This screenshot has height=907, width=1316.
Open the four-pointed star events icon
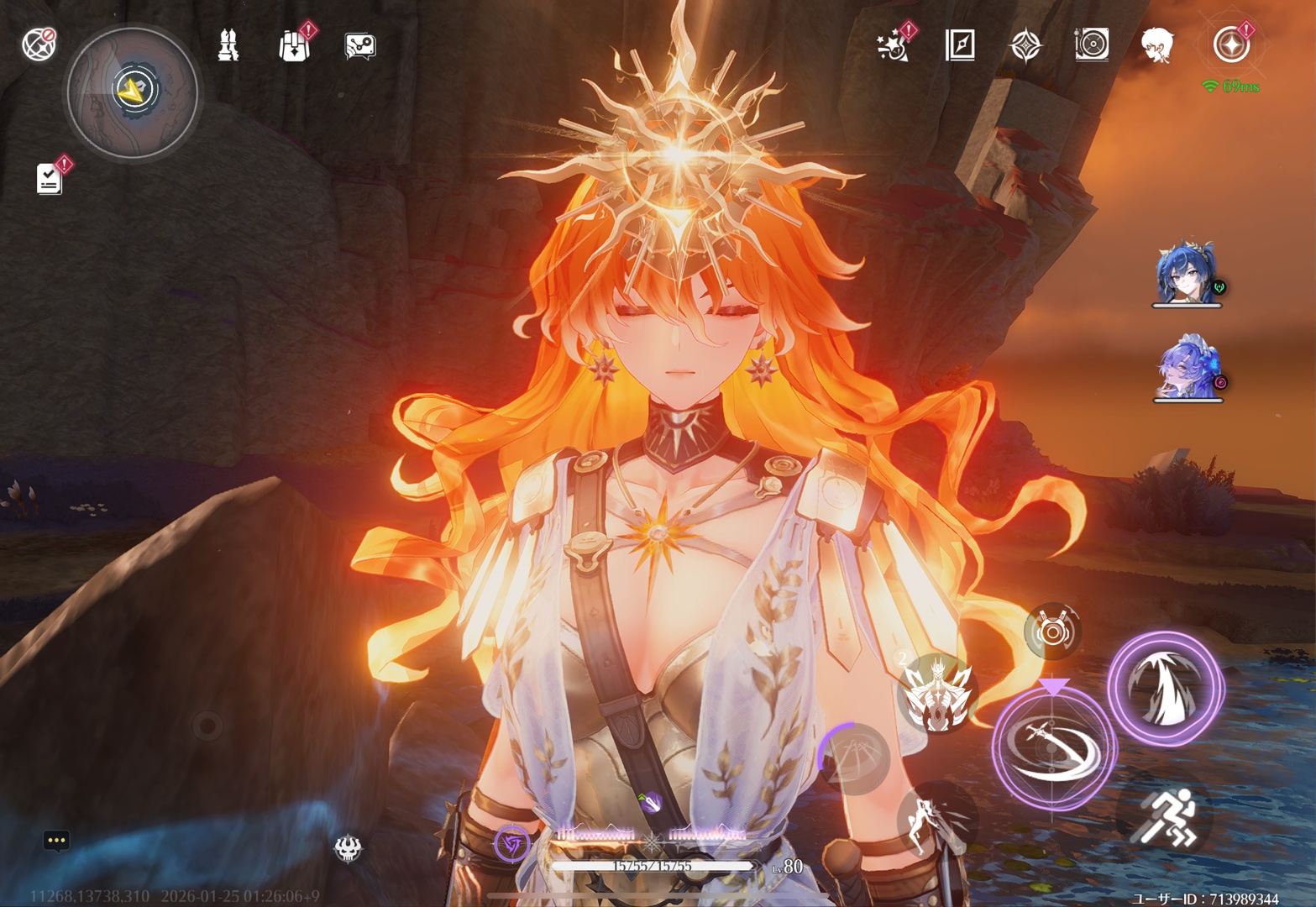[1025, 45]
